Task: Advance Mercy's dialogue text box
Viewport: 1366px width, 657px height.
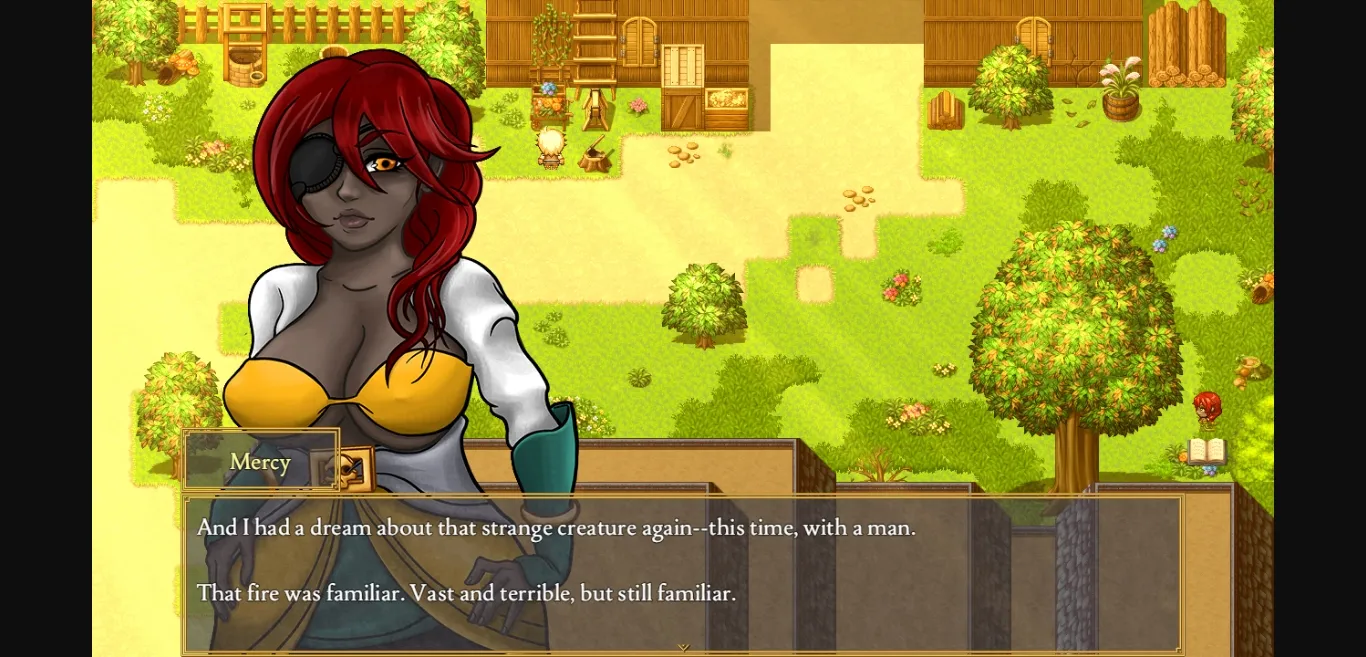Action: (x=682, y=570)
